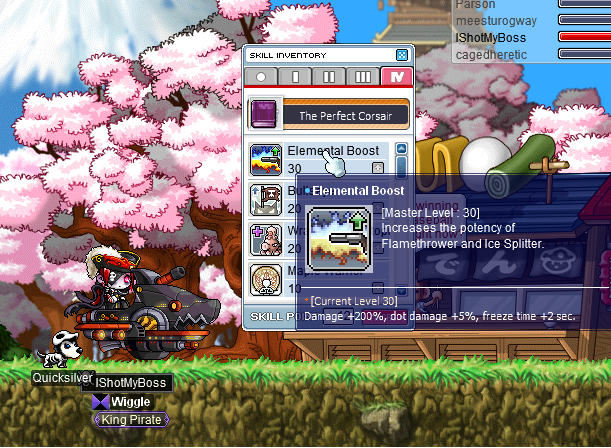This screenshot has height=448, width=611.
Task: Switch to the beginner circle skill tab
Action: point(262,77)
